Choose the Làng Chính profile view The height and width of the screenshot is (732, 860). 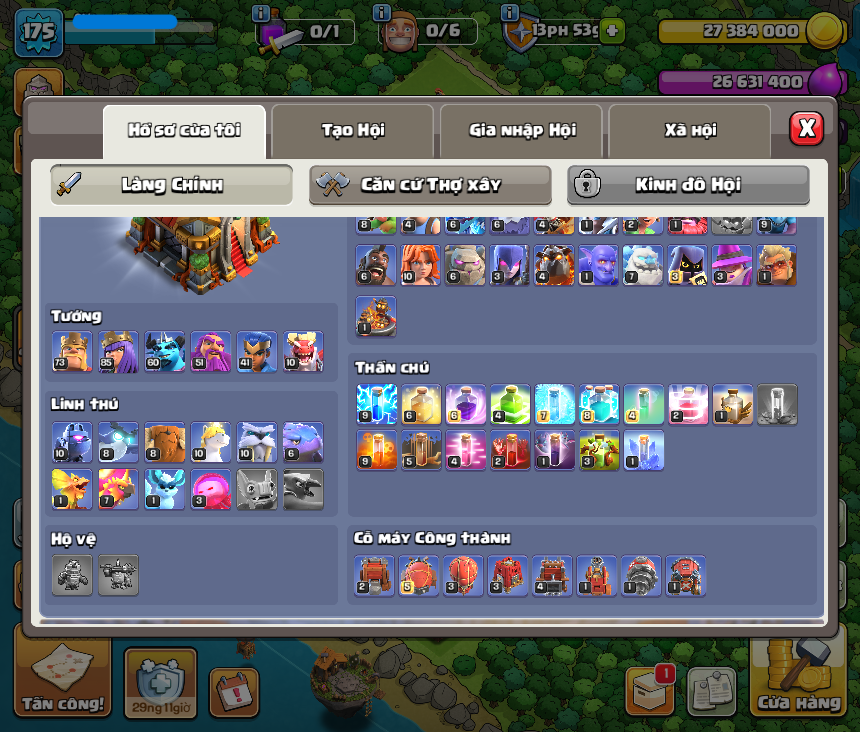point(172,185)
